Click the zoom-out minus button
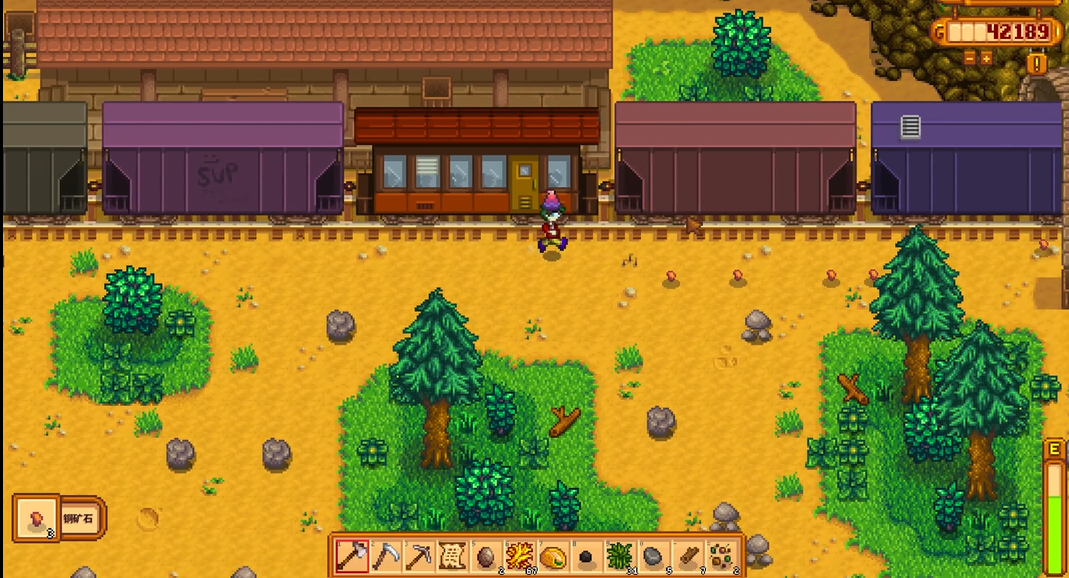This screenshot has width=1069, height=578. point(969,58)
